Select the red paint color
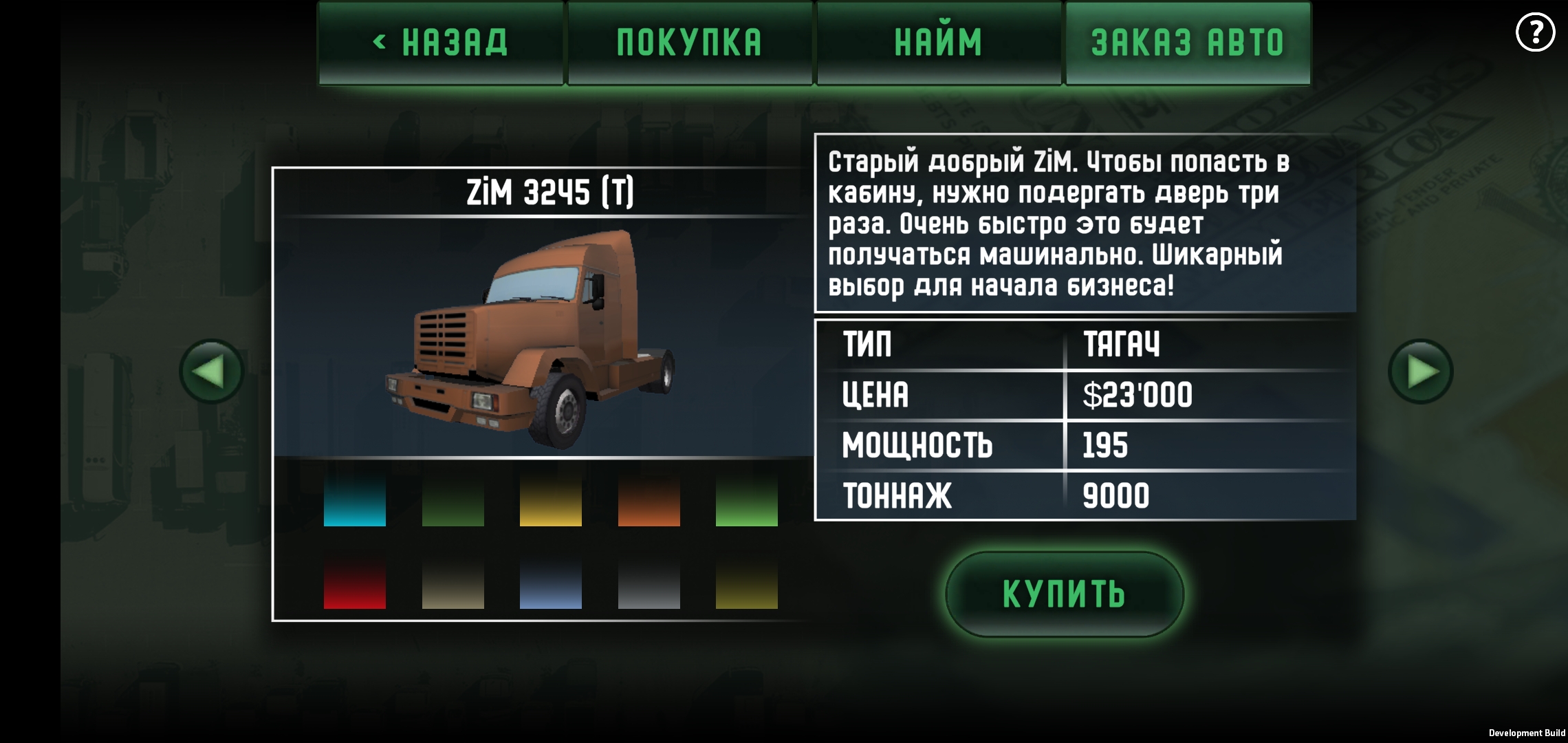The width and height of the screenshot is (1568, 743). (x=355, y=583)
